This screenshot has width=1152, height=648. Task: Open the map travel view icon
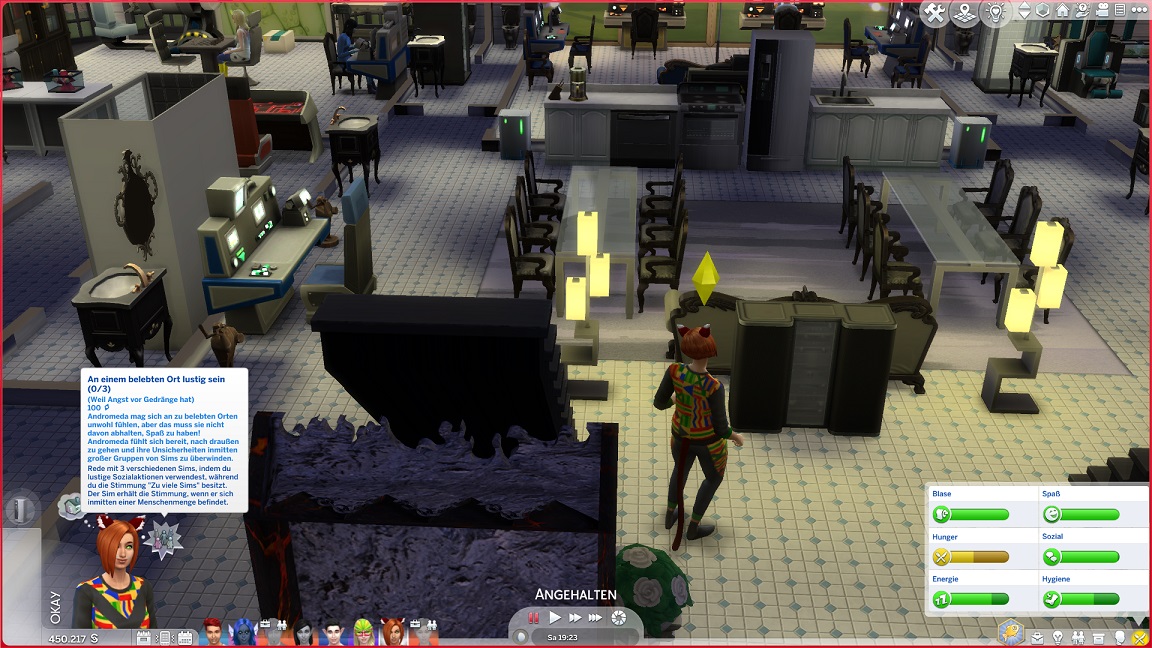coord(965,12)
